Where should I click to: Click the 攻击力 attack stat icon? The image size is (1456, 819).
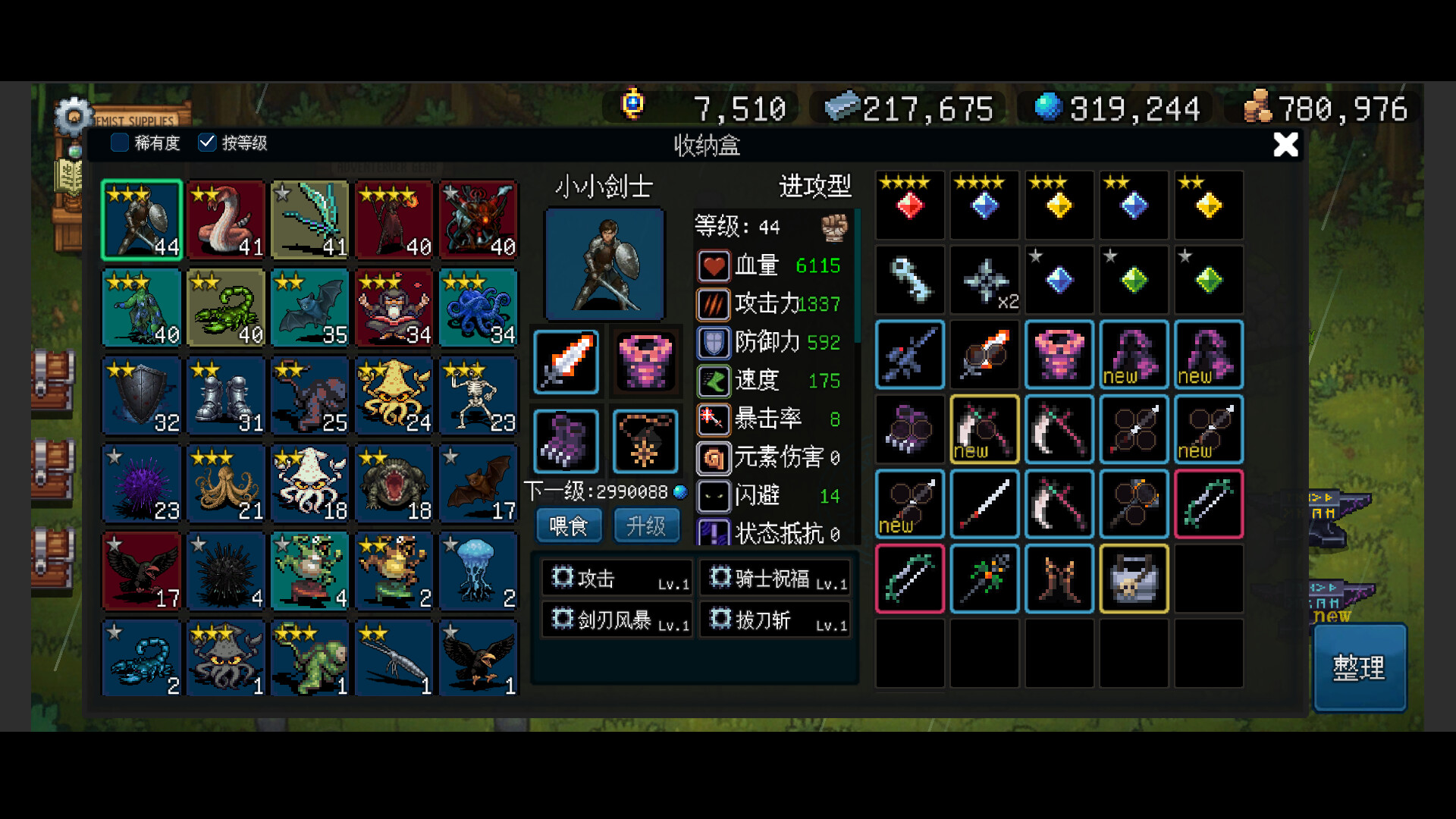tap(711, 304)
